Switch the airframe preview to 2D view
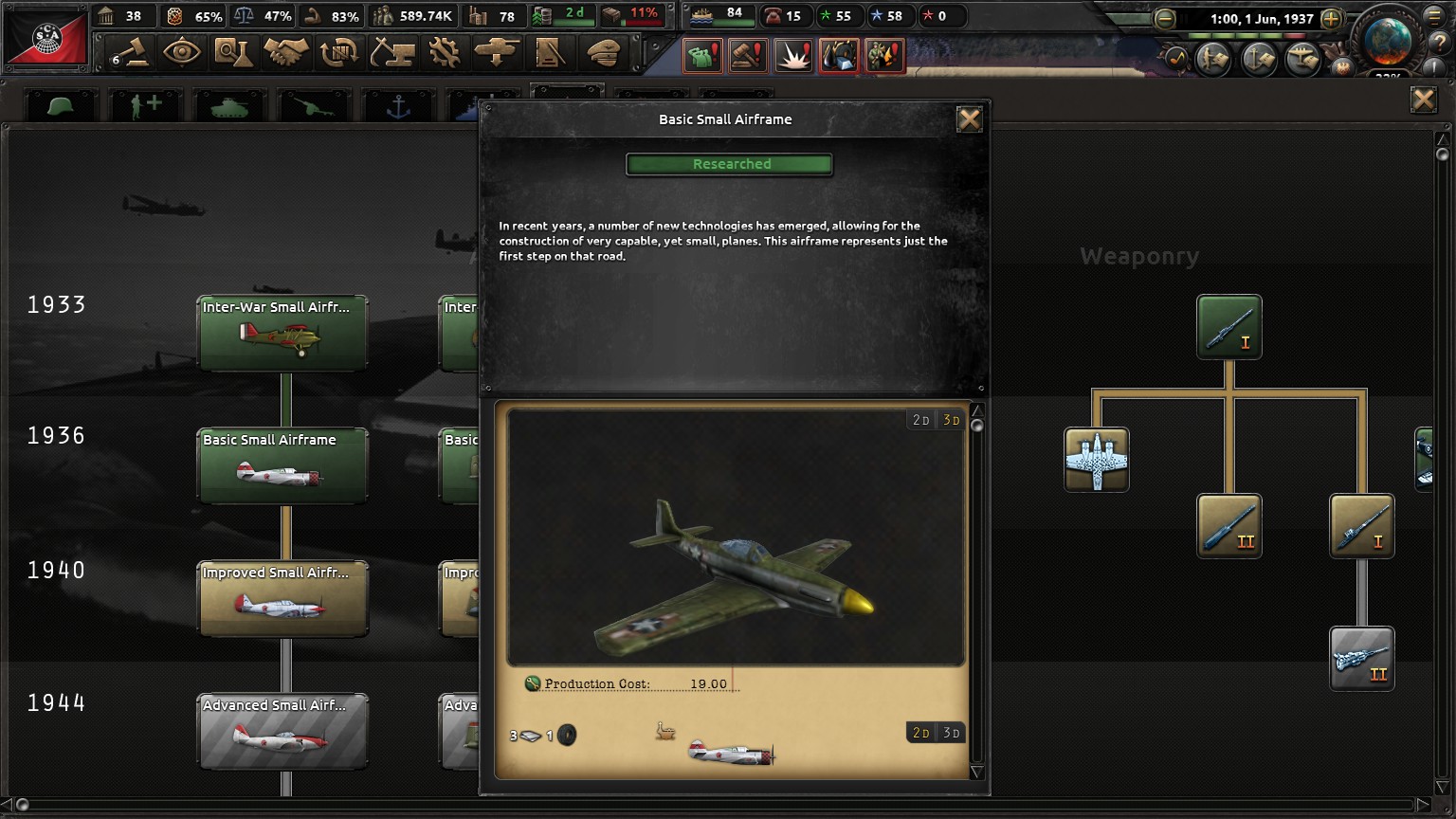This screenshot has height=819, width=1456. point(920,419)
